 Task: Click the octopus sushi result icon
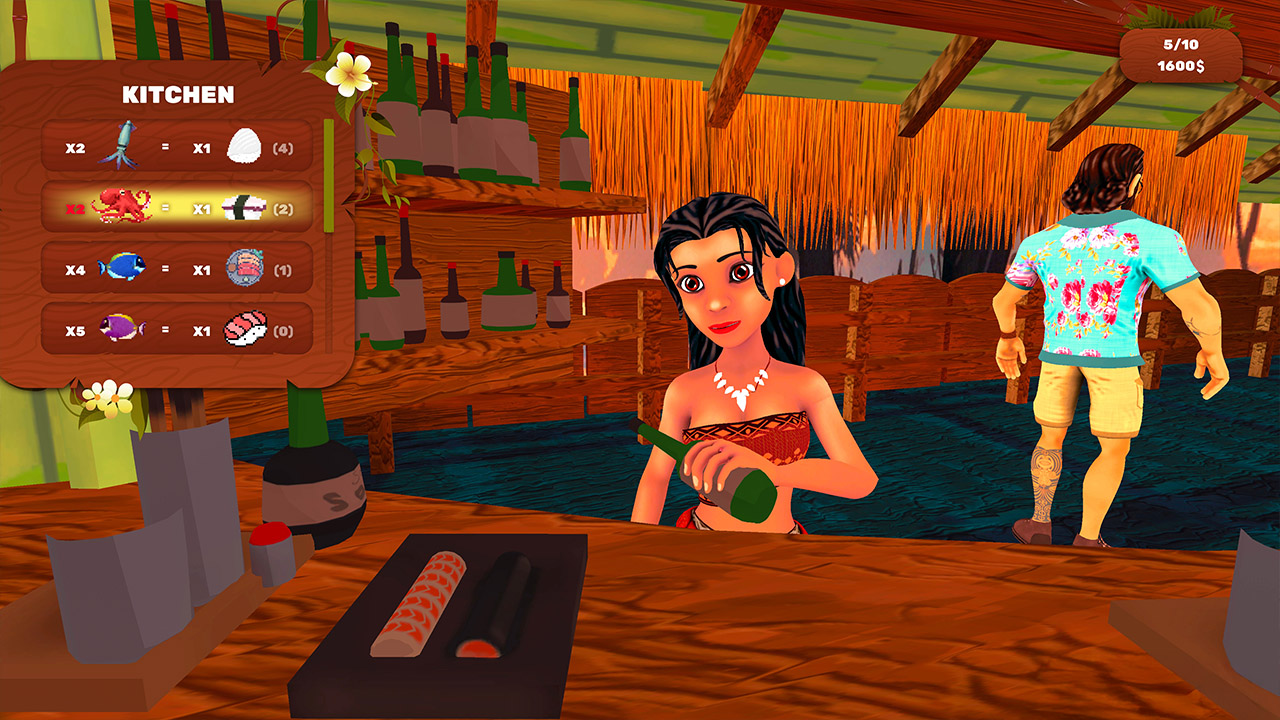pos(246,208)
